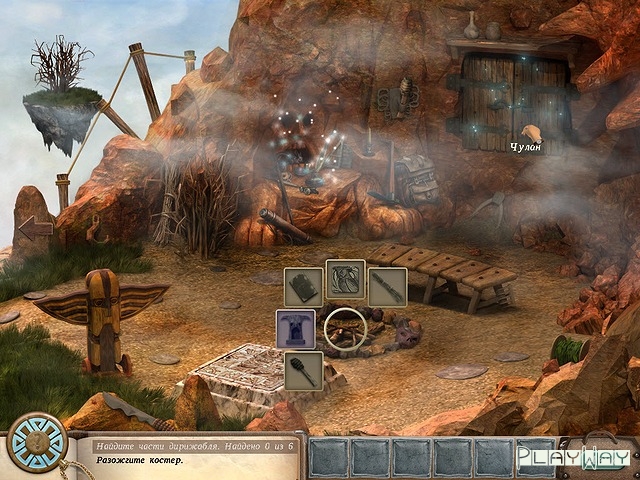
Task: Pick the highlighted winged totem hint icon
Action: [x=296, y=328]
